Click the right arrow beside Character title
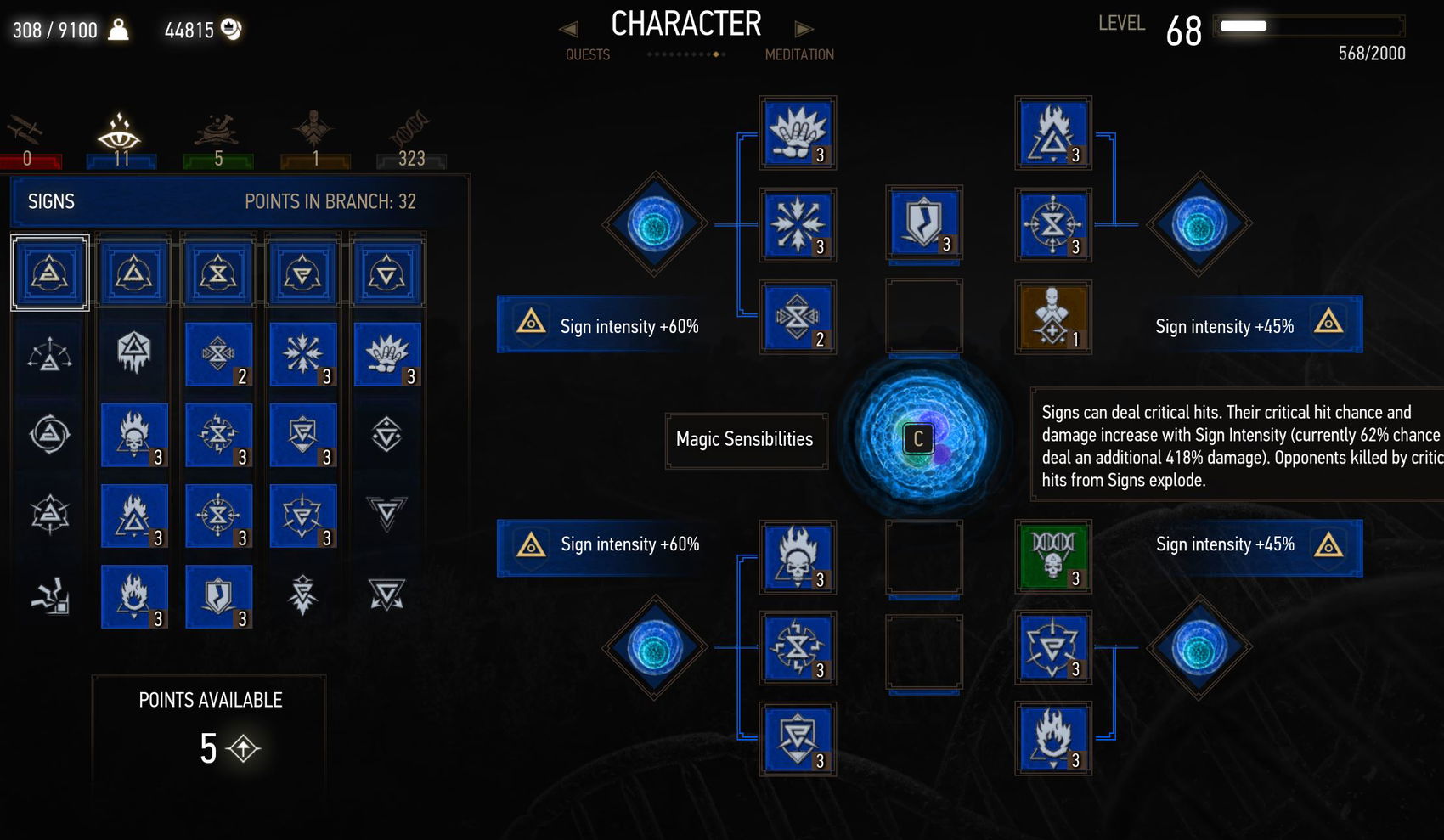The height and width of the screenshot is (840, 1444). (x=804, y=28)
